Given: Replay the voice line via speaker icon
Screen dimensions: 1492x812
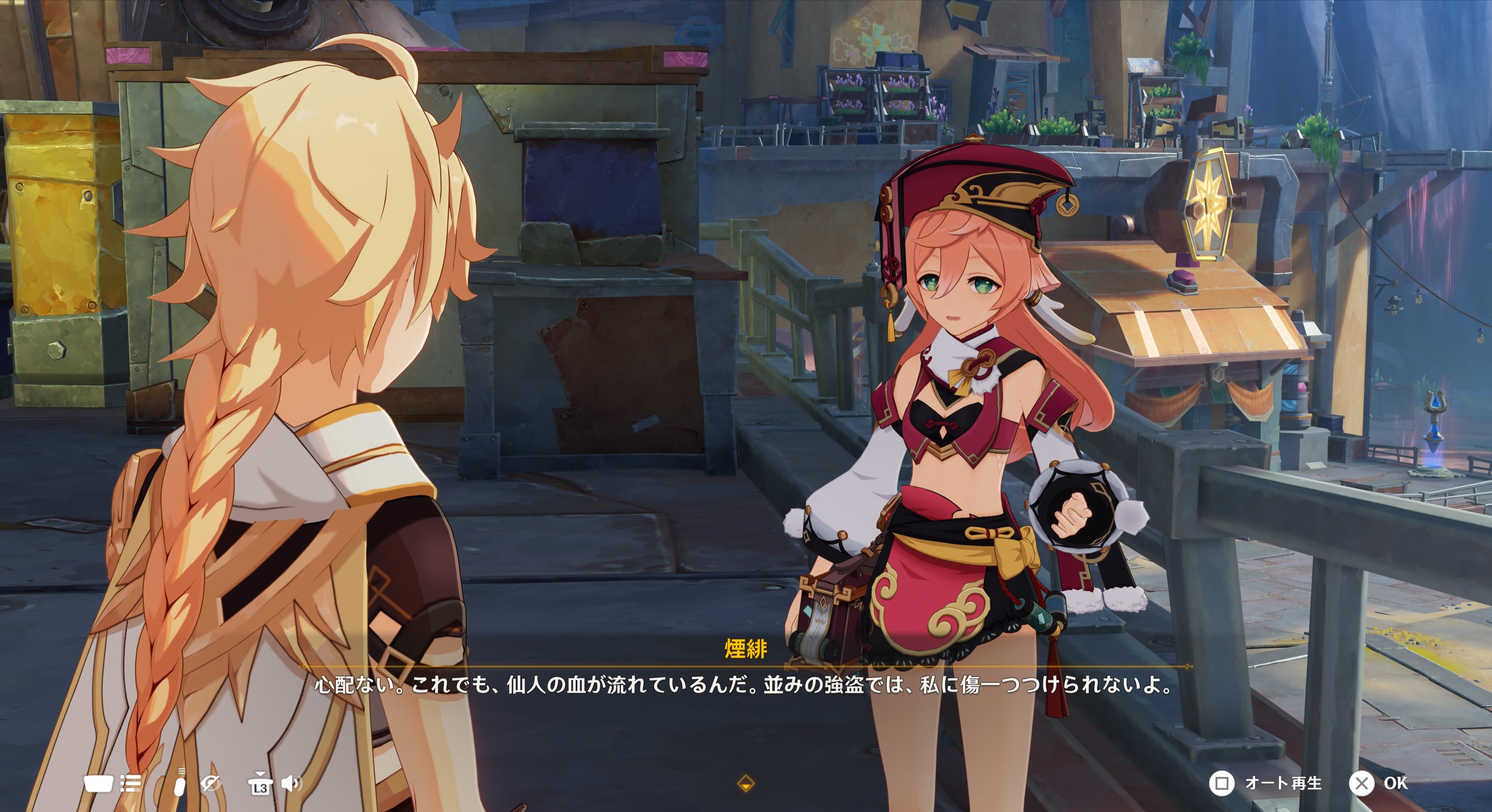Looking at the screenshot, I should 291,784.
